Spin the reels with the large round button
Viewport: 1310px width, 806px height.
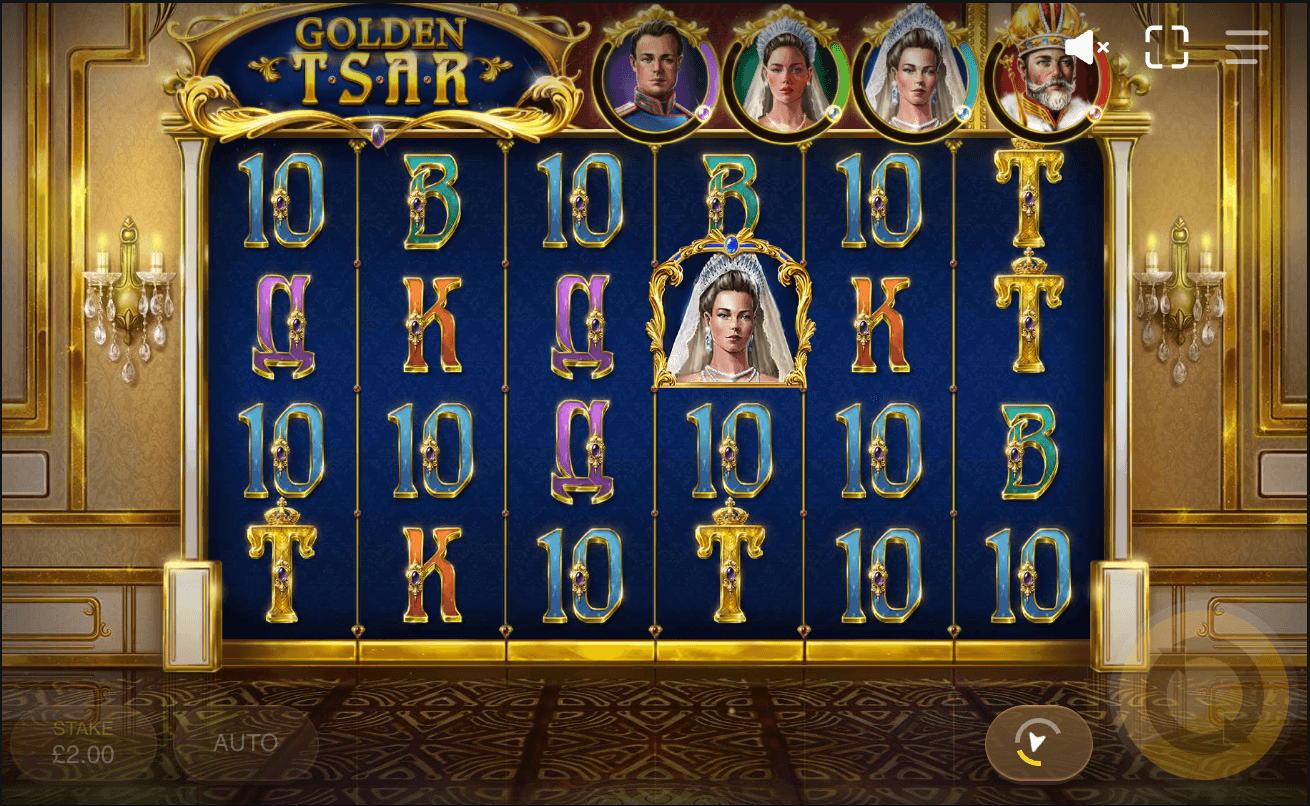(1202, 693)
